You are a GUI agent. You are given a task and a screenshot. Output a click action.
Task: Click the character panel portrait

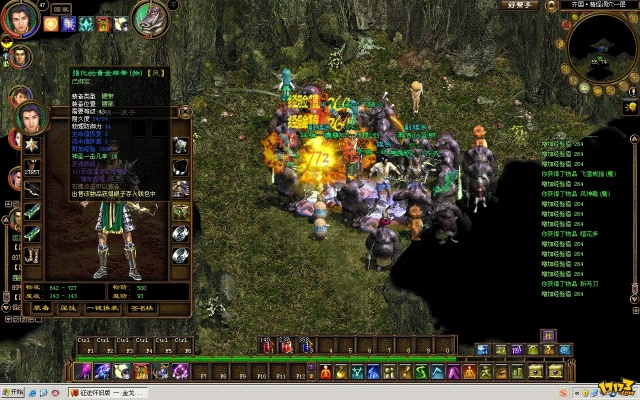(32, 118)
